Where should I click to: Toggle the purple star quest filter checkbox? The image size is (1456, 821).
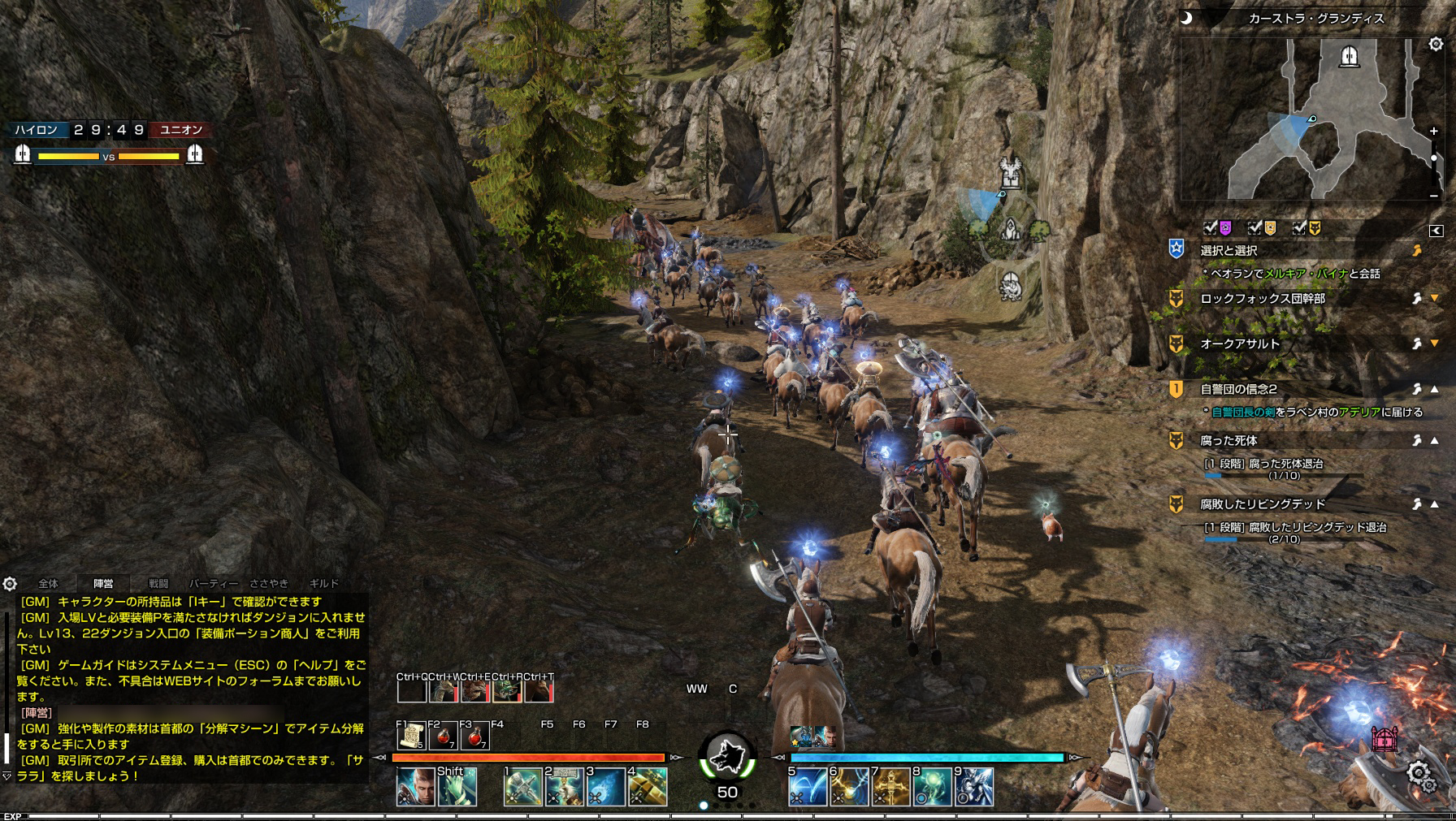[1211, 228]
